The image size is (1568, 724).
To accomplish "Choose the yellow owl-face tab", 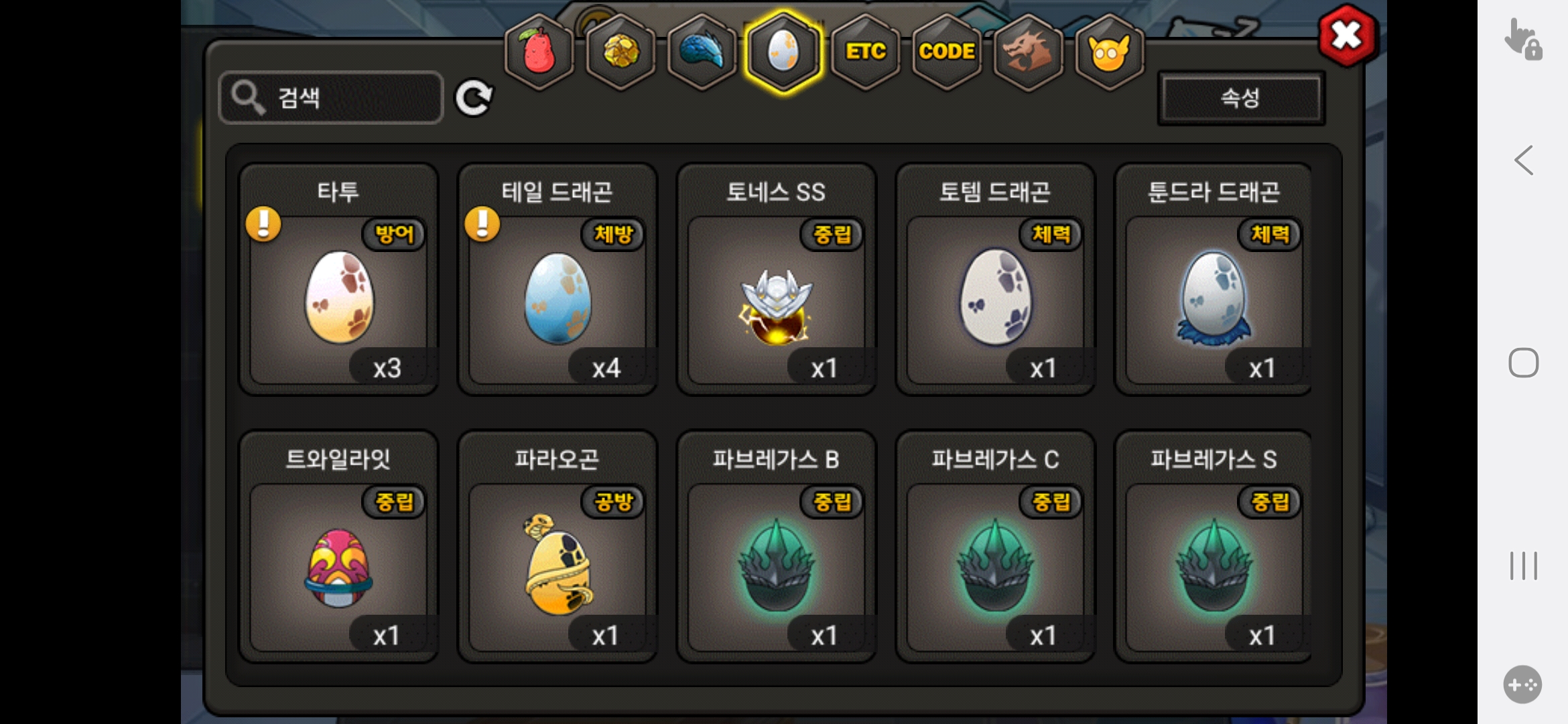I will [x=1109, y=52].
